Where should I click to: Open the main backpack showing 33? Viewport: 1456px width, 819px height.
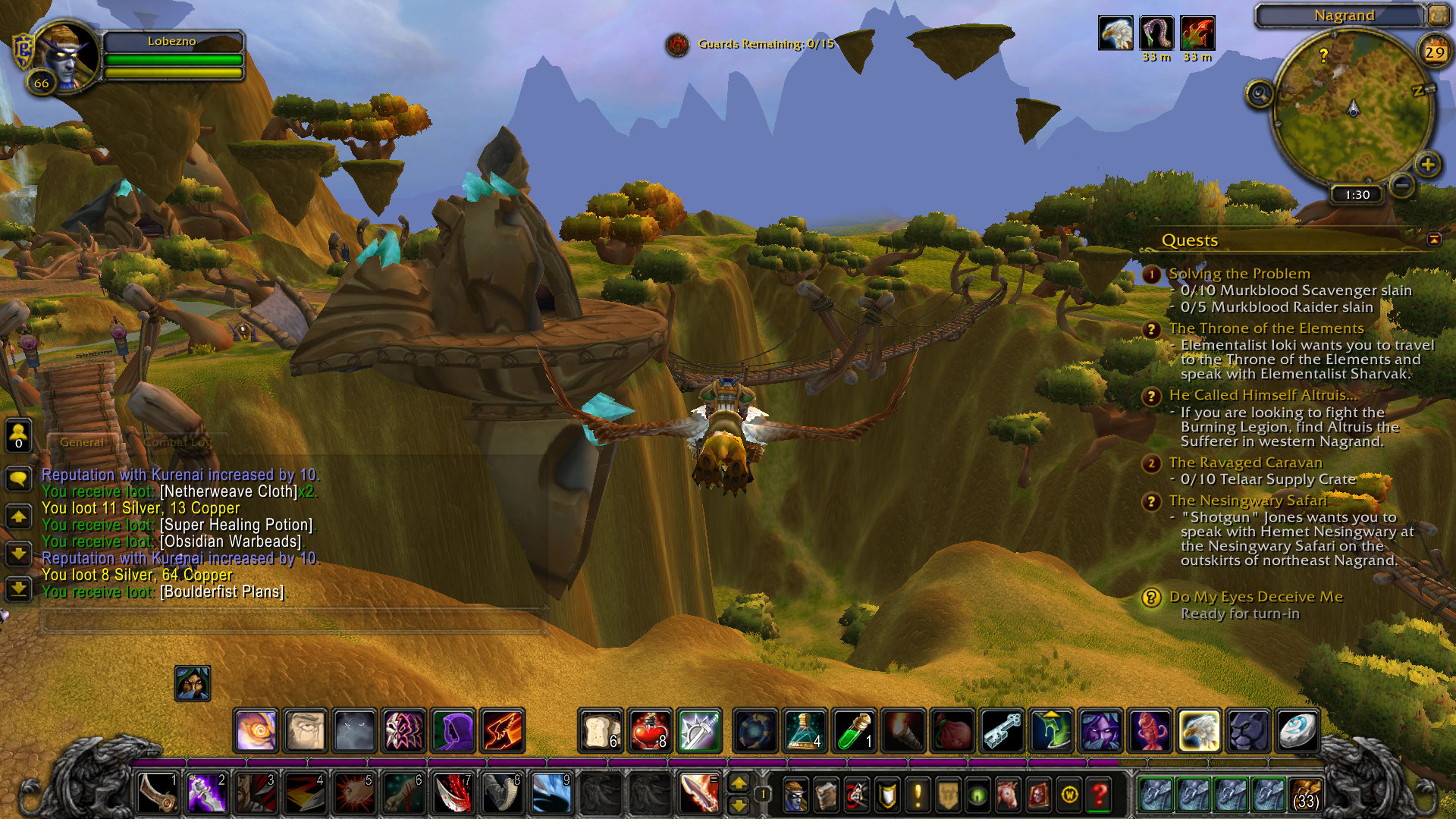(1305, 795)
